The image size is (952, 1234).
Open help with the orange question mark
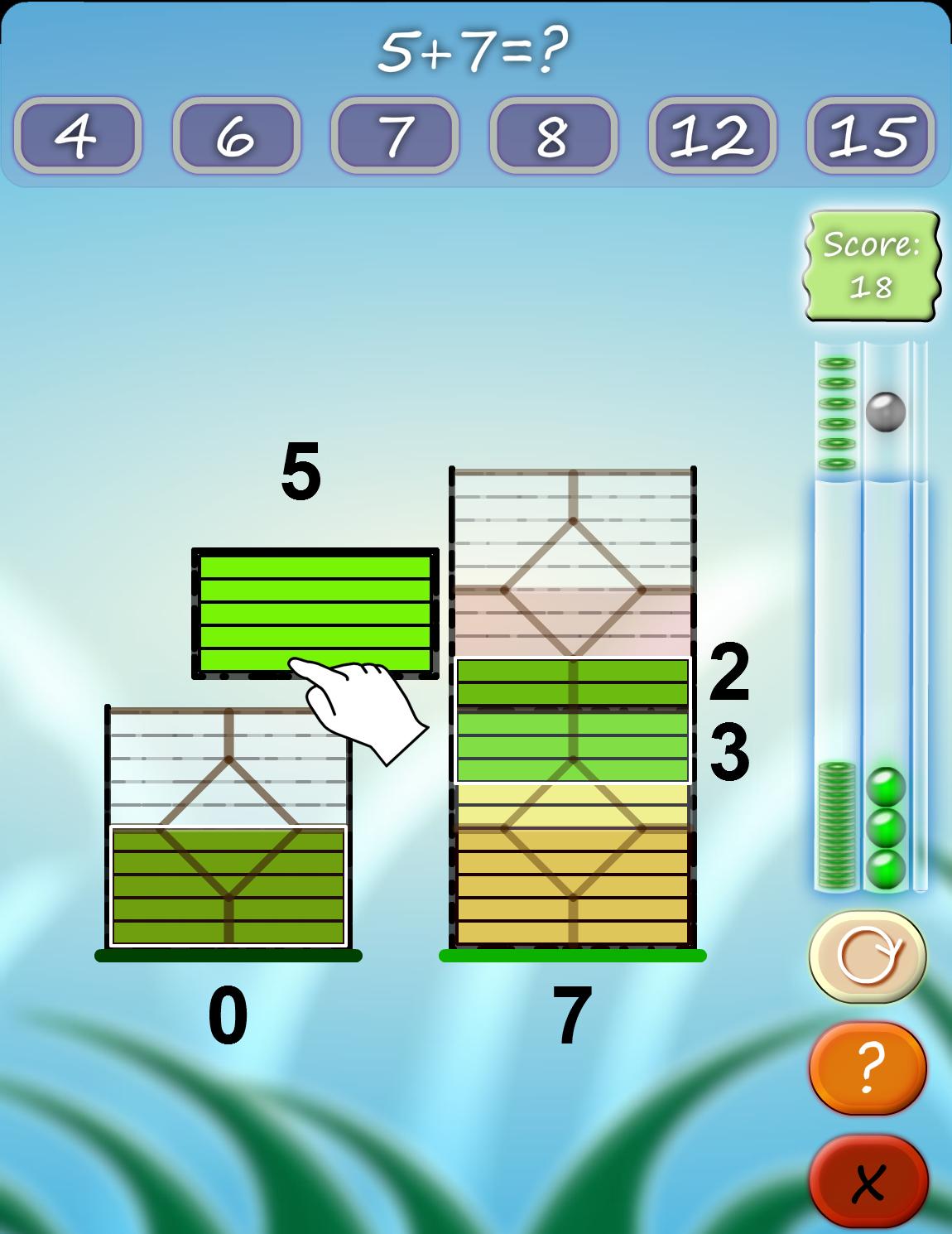[867, 1068]
